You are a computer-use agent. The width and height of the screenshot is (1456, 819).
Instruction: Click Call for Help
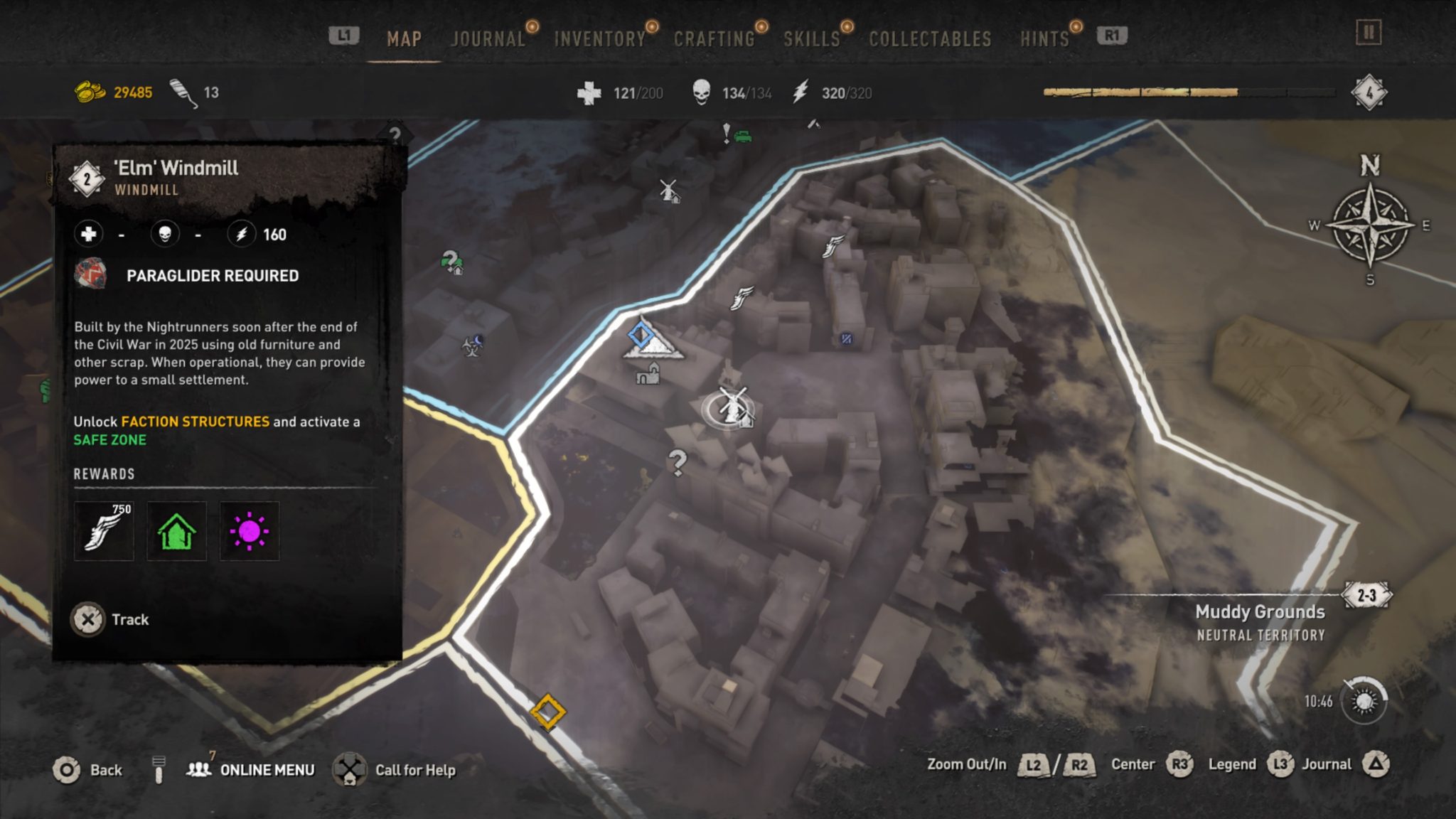click(x=414, y=769)
